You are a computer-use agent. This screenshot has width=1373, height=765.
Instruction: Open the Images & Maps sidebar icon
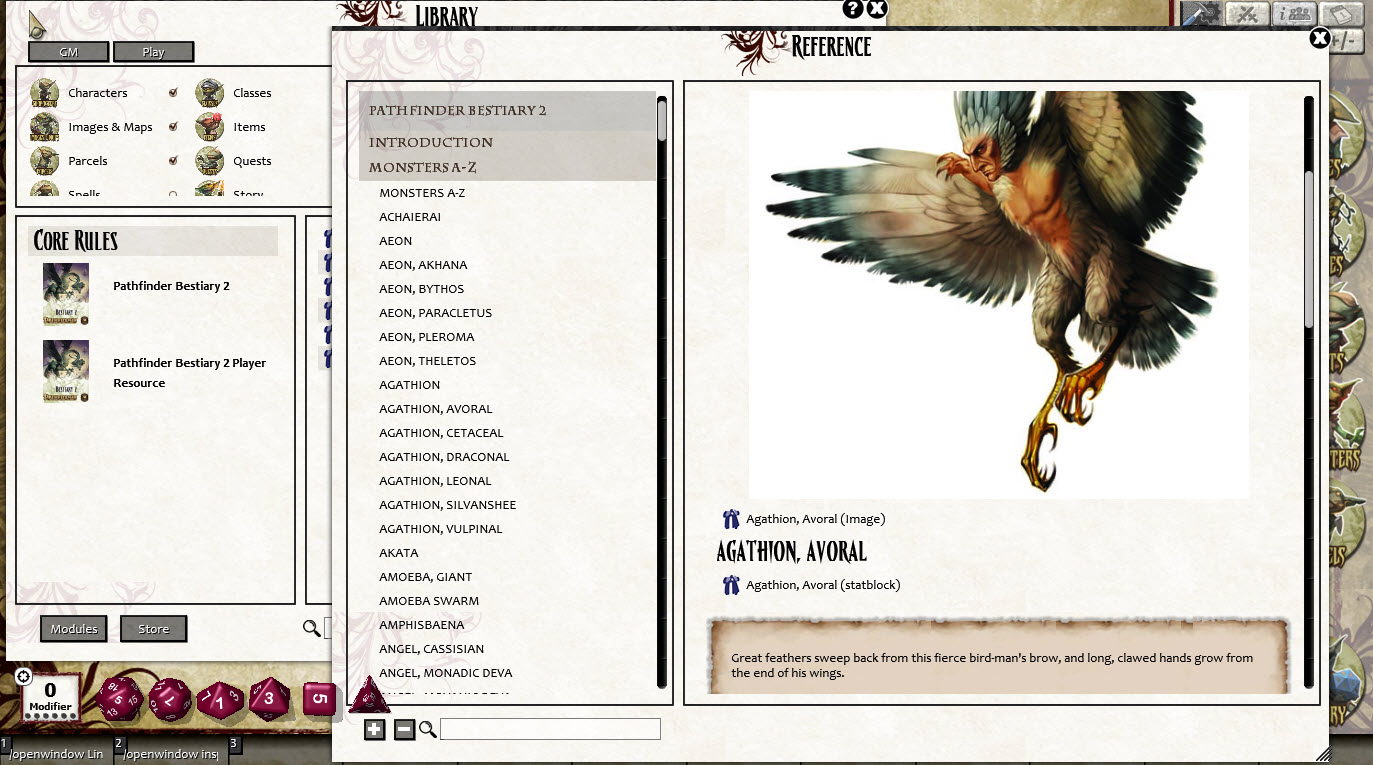(x=46, y=127)
